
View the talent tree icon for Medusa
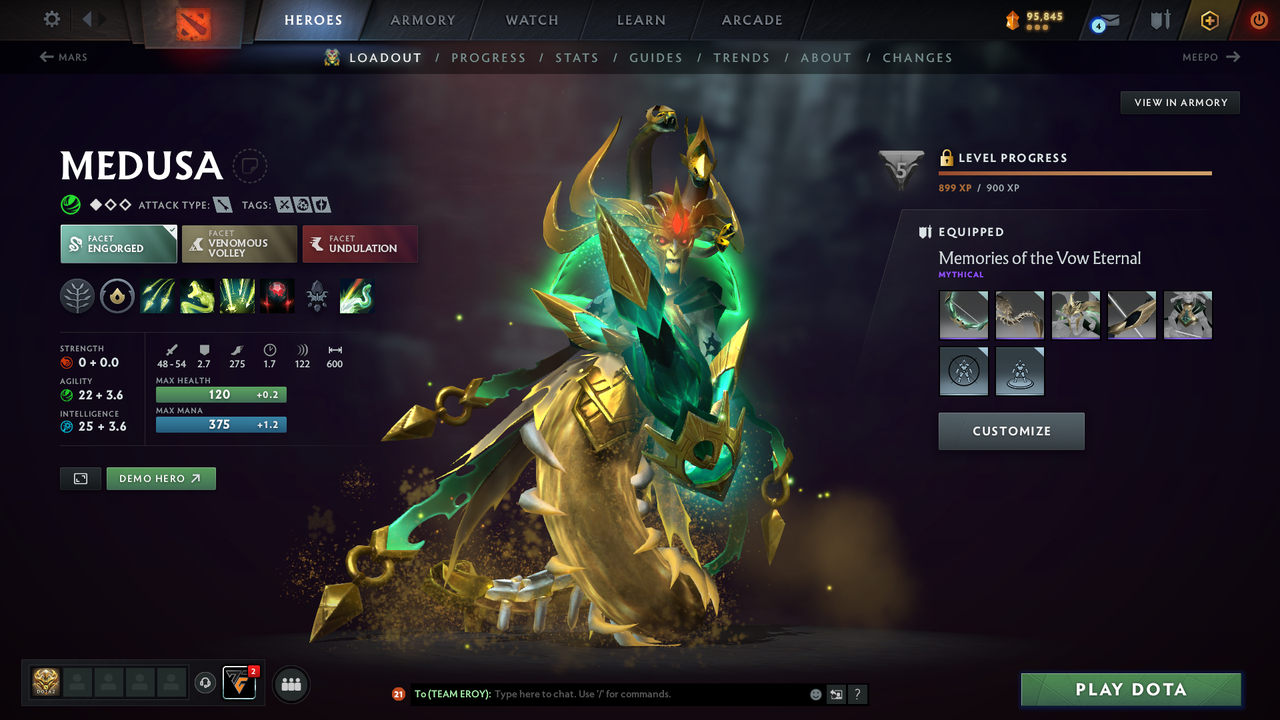point(77,295)
